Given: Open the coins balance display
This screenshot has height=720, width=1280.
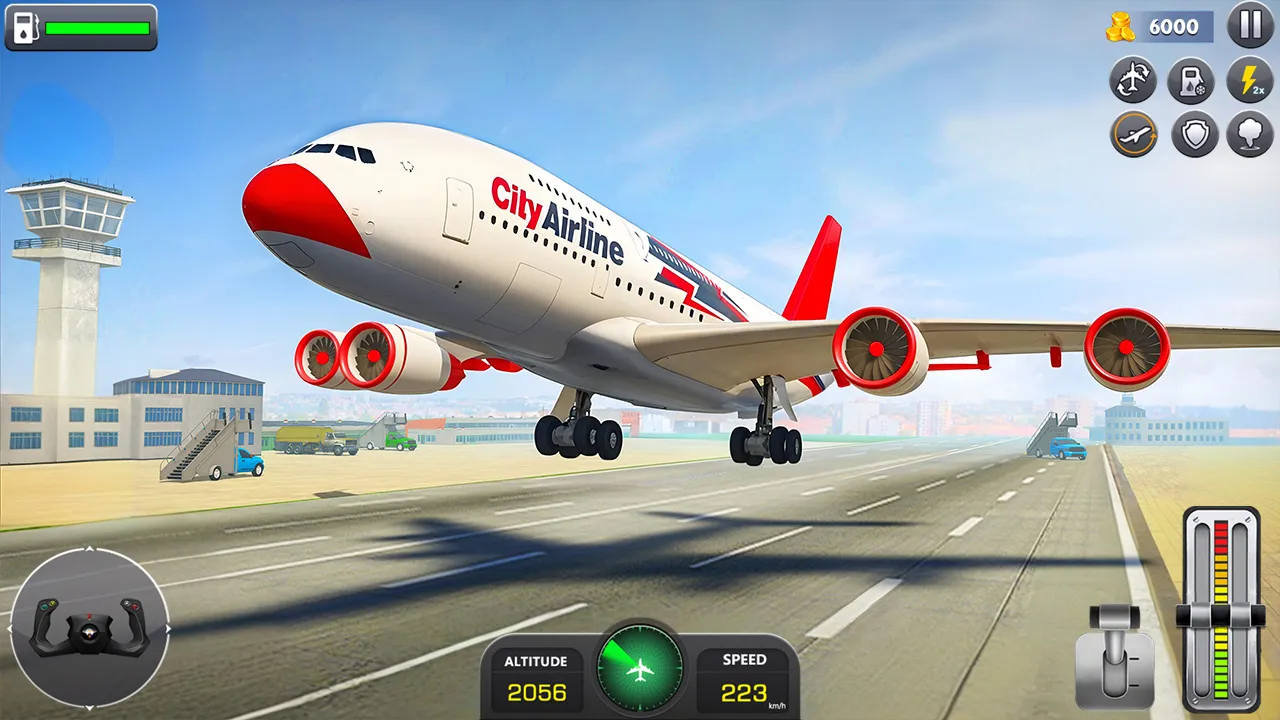Looking at the screenshot, I should click(x=1160, y=26).
